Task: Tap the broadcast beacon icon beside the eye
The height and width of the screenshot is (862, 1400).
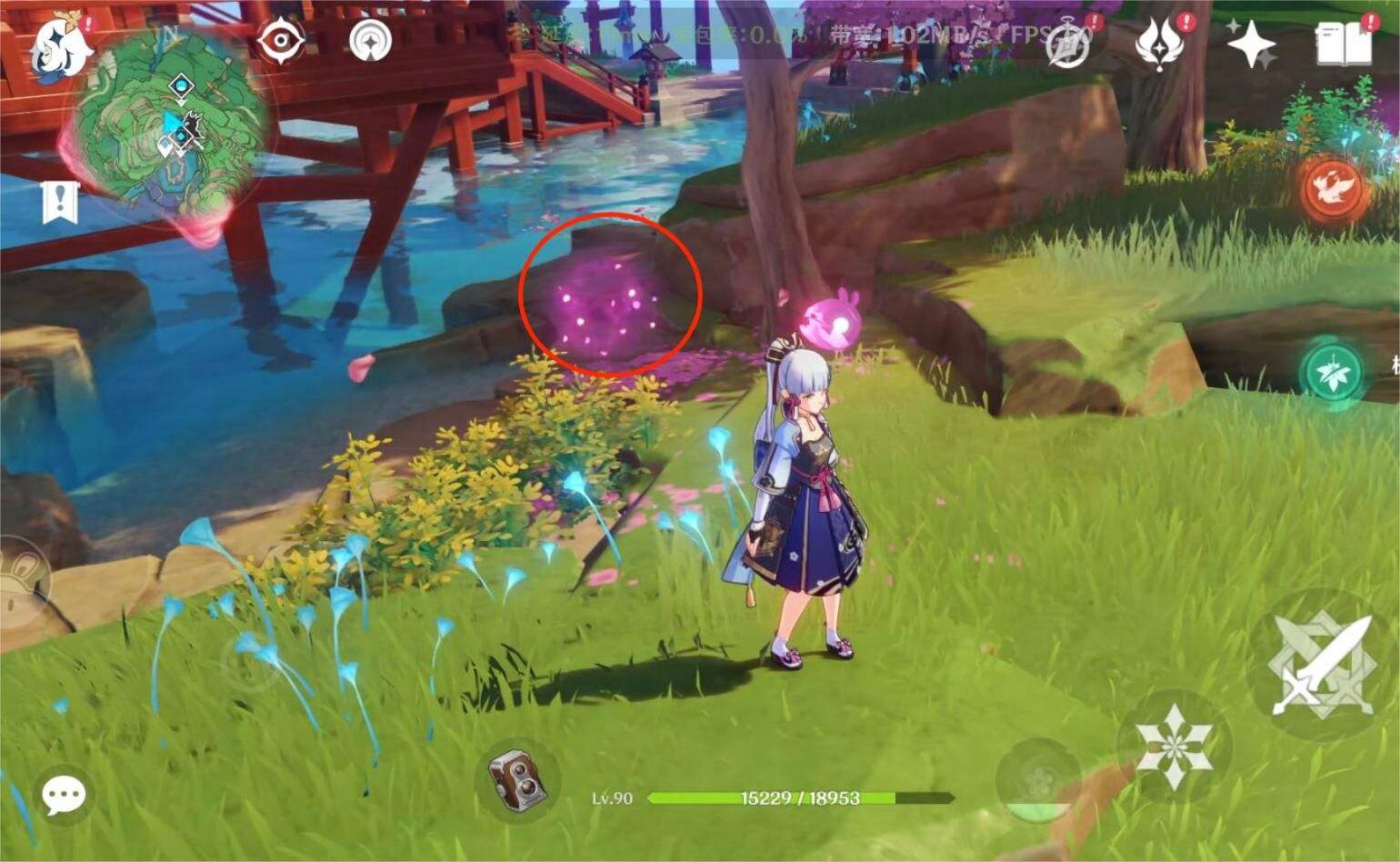Action: coord(371,39)
